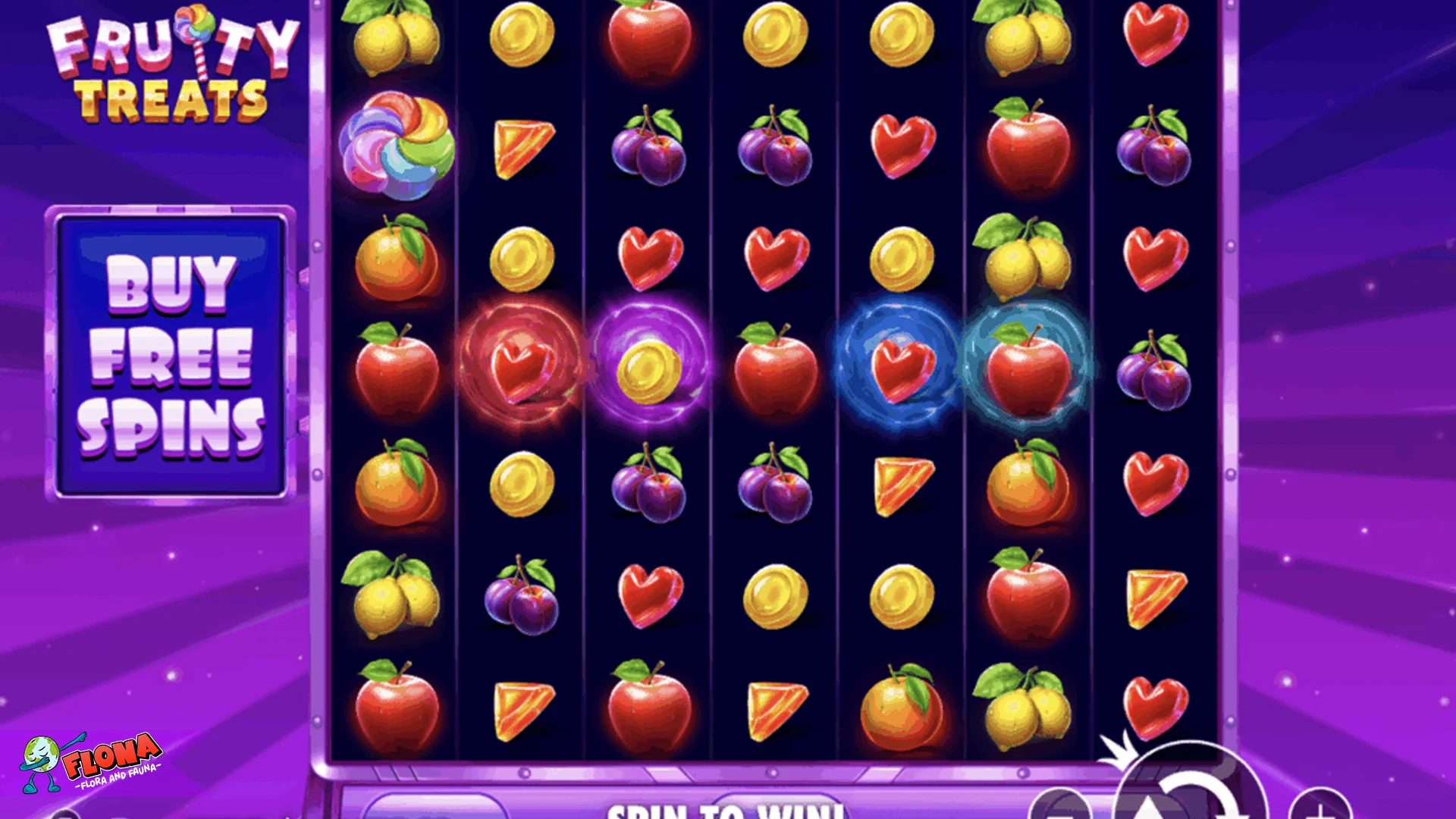Click the rainbow lollipop scatter symbol
Image resolution: width=1456 pixels, height=819 pixels.
pyautogui.click(x=400, y=146)
